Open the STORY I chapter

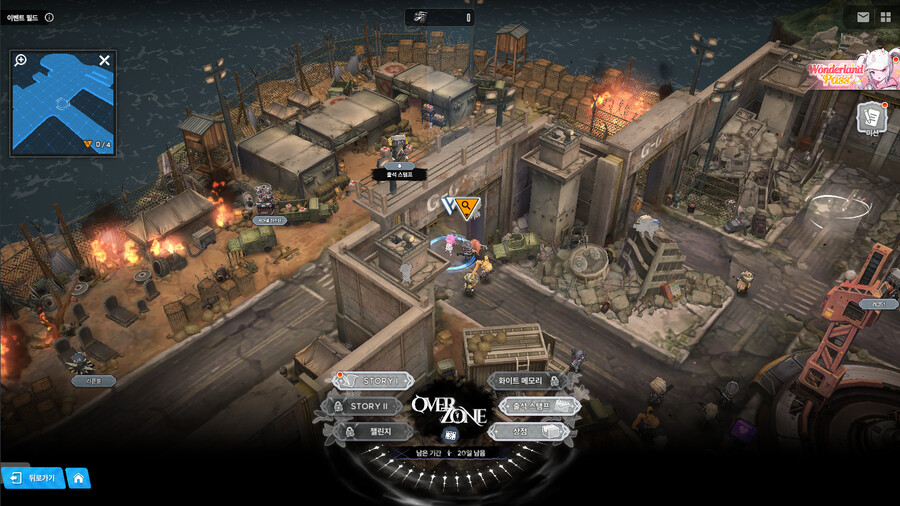click(374, 381)
